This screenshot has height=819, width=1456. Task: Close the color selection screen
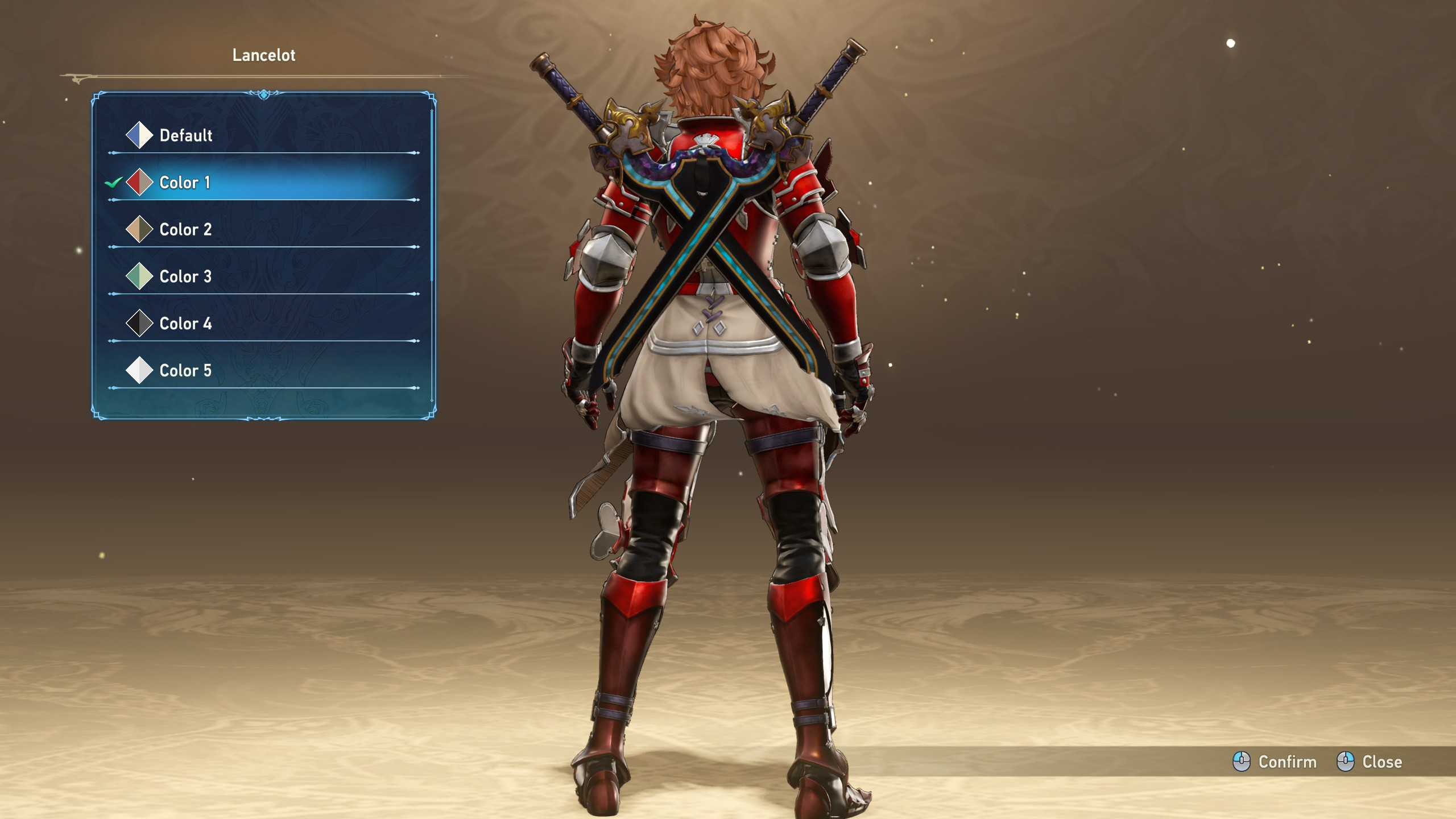[1370, 762]
